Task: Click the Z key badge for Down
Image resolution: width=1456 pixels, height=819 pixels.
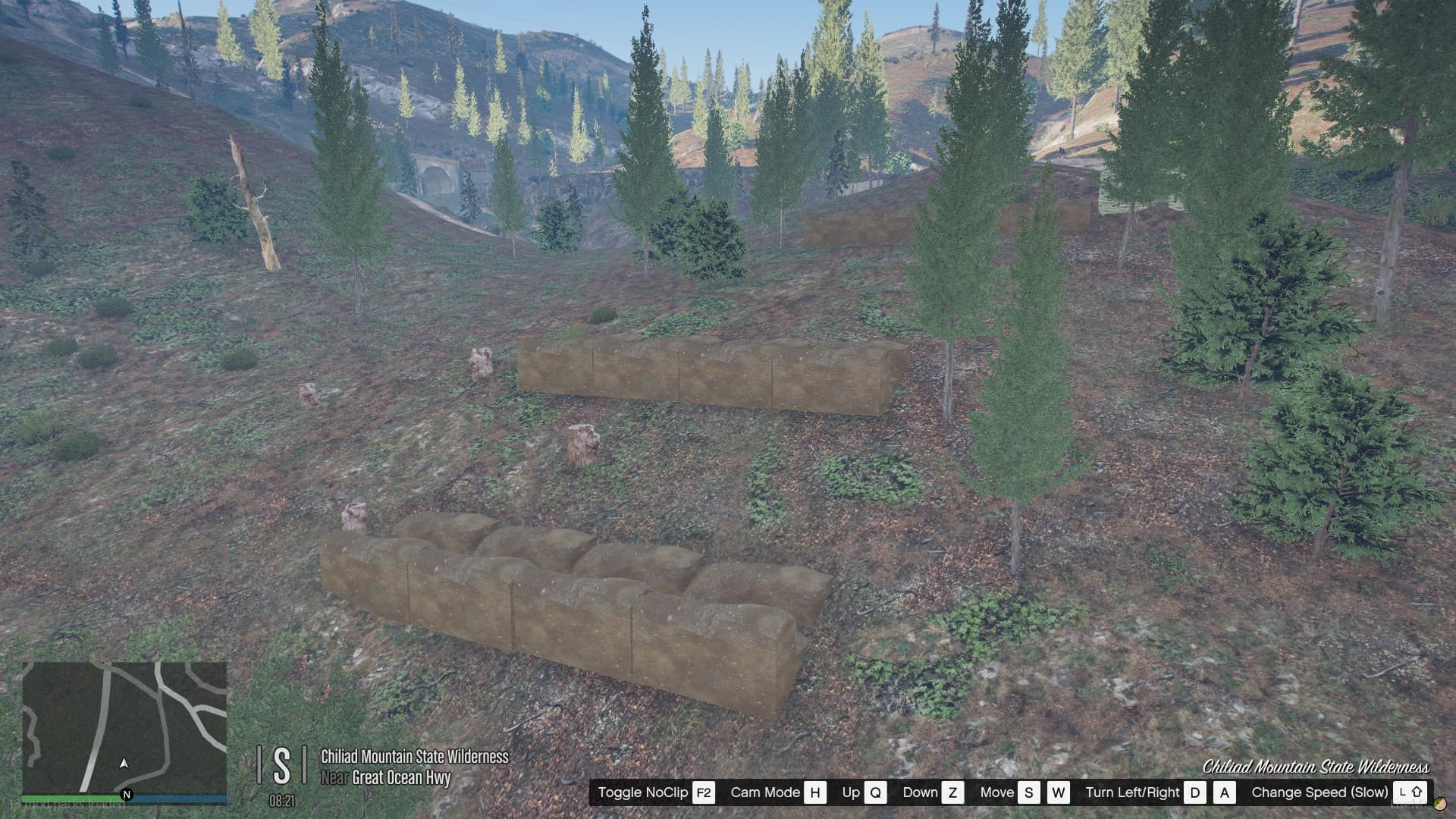Action: (x=954, y=793)
